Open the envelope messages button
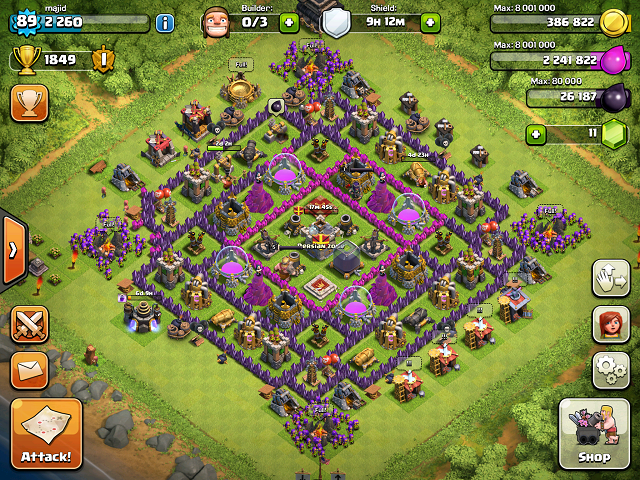Screen dimensions: 640x480 tap(30, 369)
